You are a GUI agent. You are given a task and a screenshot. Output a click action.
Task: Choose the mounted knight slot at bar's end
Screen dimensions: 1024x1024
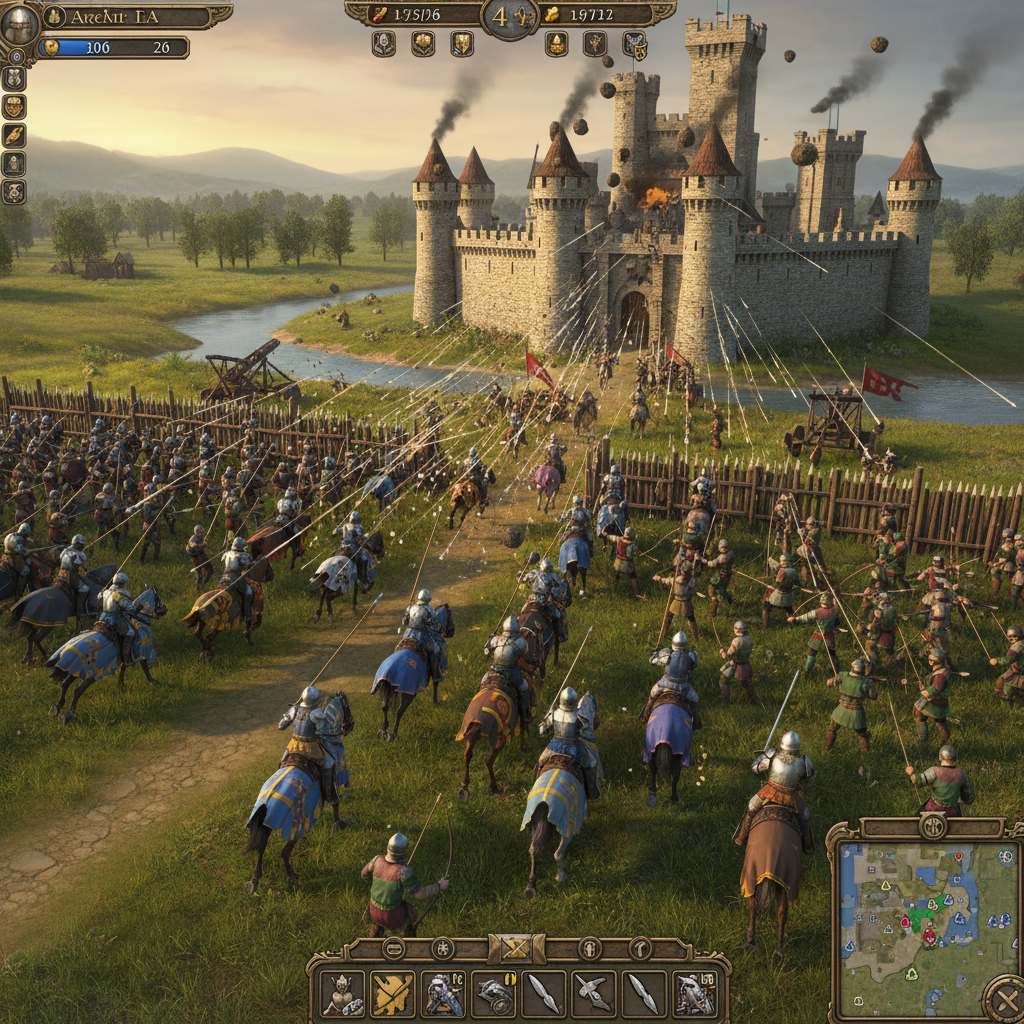(x=694, y=993)
